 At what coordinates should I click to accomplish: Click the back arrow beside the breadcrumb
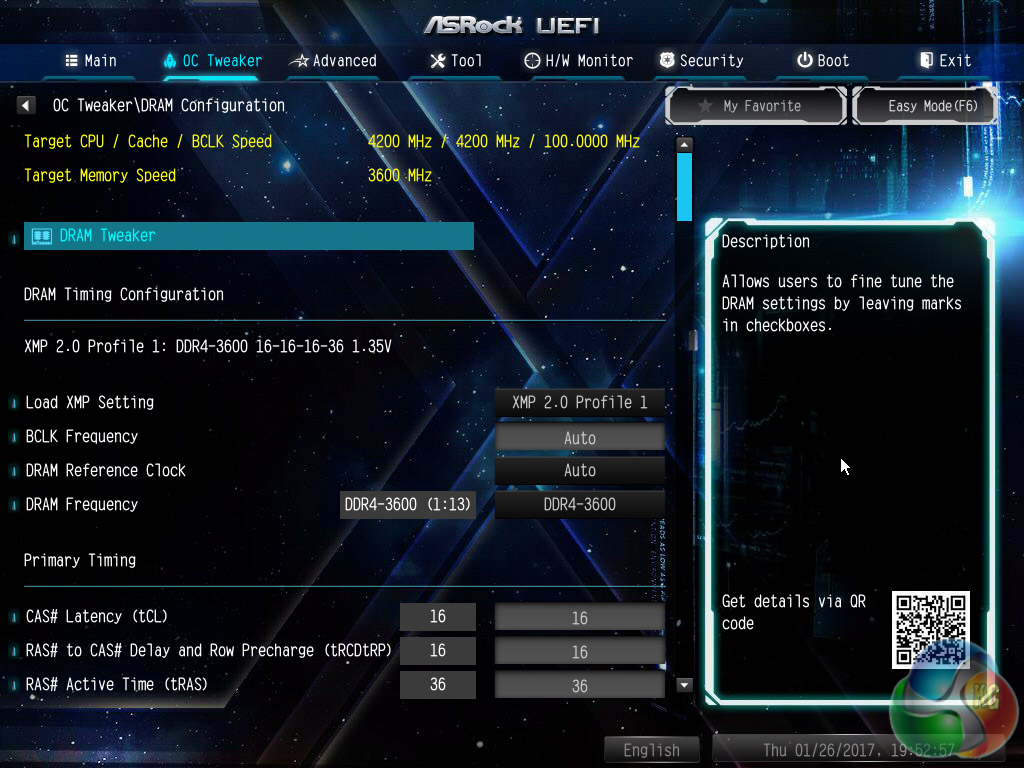click(27, 105)
